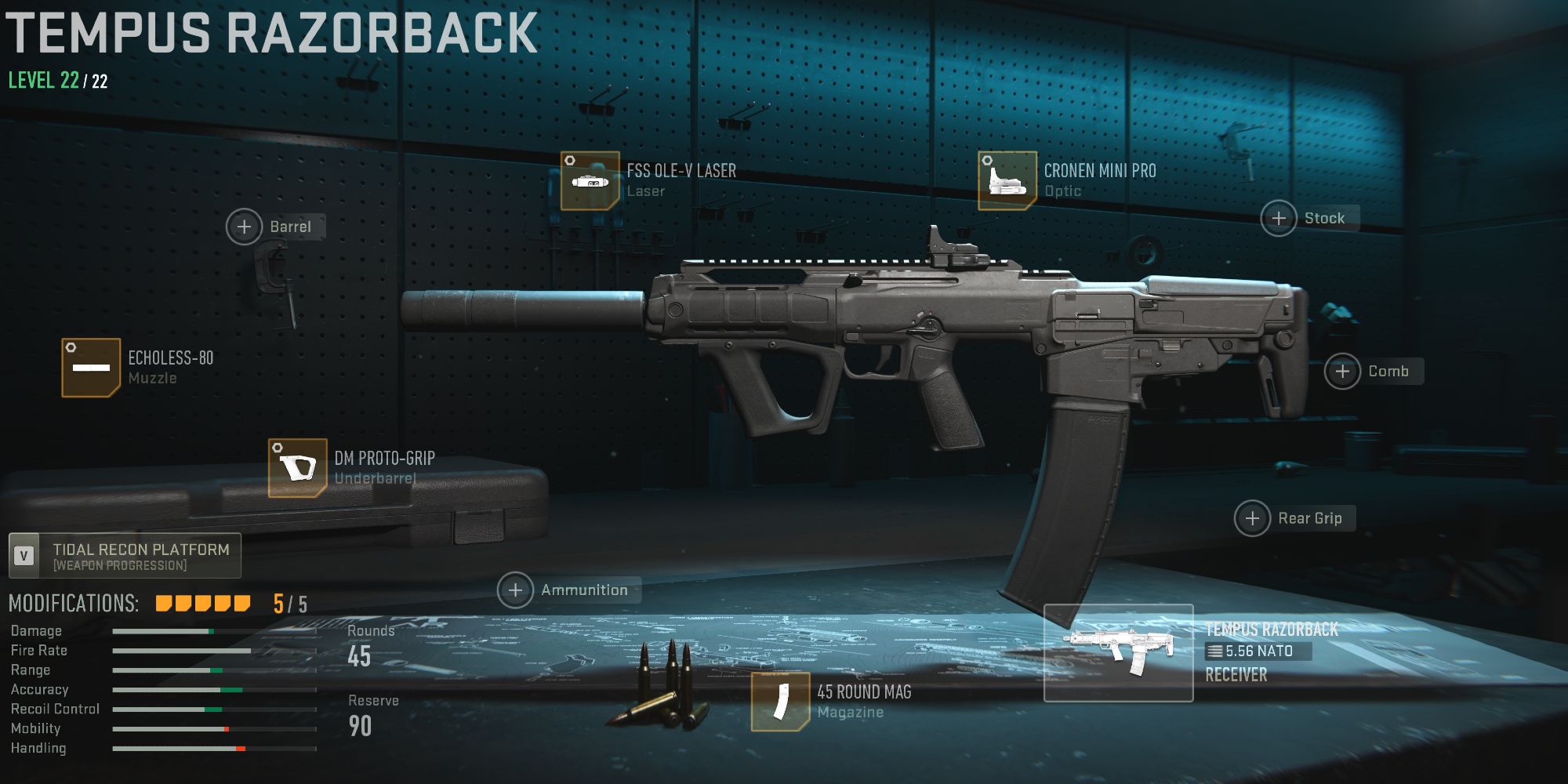Open the empty Barrel attachment slot
Screen dimensions: 1568x784
point(244,227)
